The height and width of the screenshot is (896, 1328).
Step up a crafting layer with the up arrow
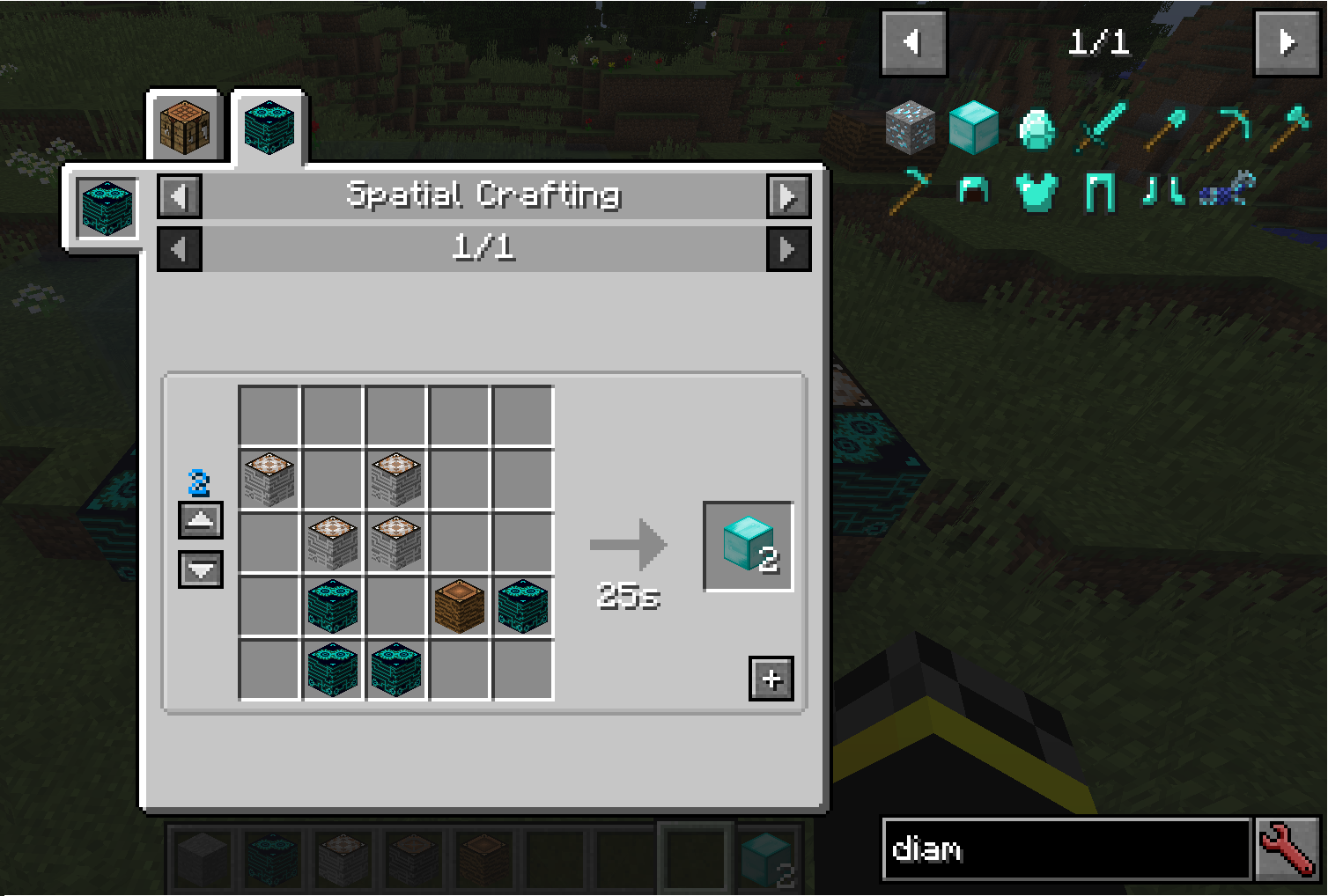pos(200,520)
